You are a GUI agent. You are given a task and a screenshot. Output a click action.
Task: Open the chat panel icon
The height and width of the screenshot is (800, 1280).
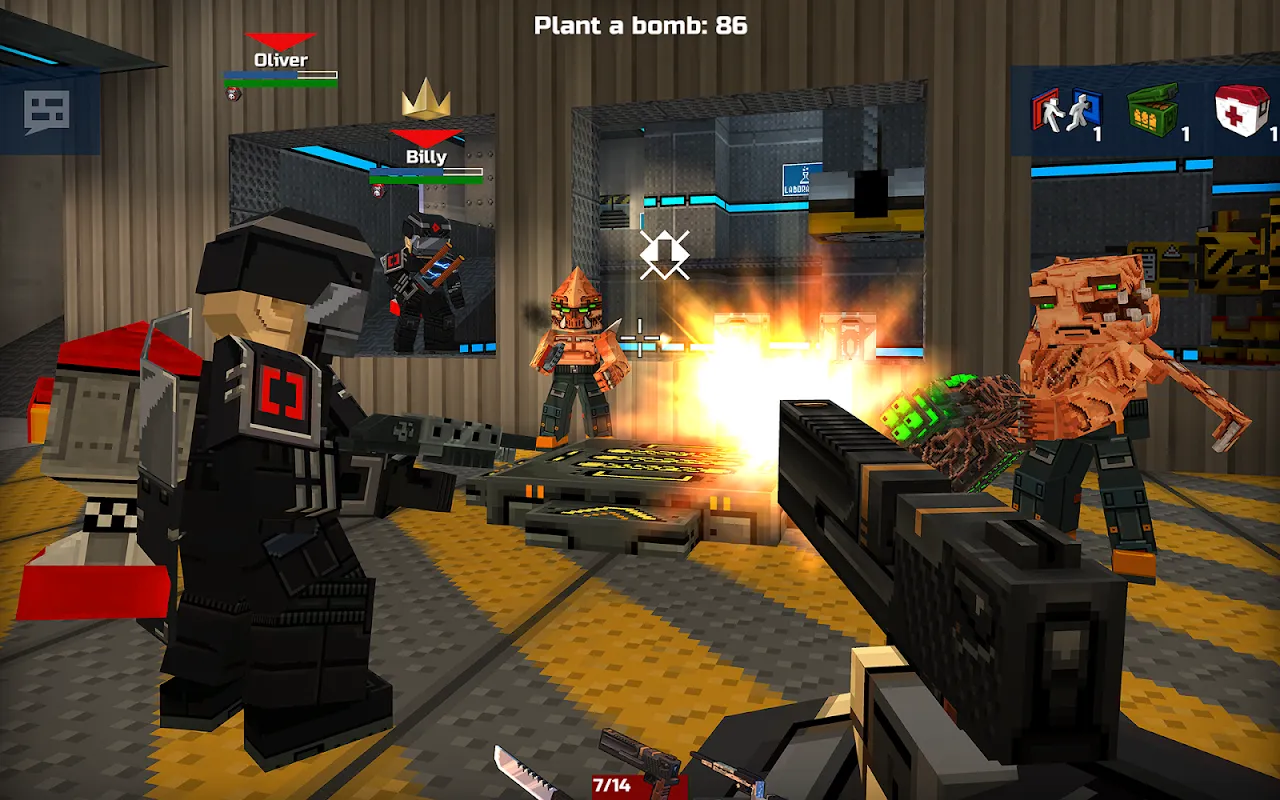click(47, 112)
